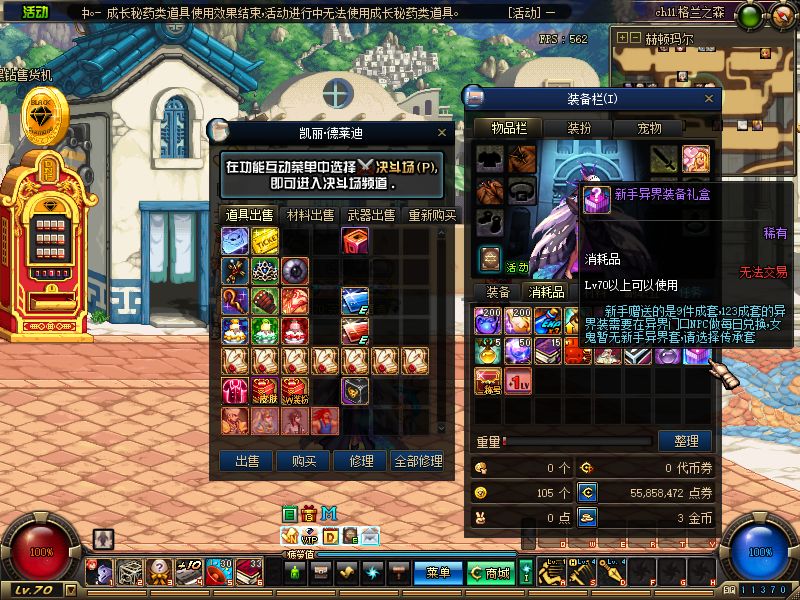
Task: Switch to the 材料出售 shop tab
Action: [x=311, y=215]
